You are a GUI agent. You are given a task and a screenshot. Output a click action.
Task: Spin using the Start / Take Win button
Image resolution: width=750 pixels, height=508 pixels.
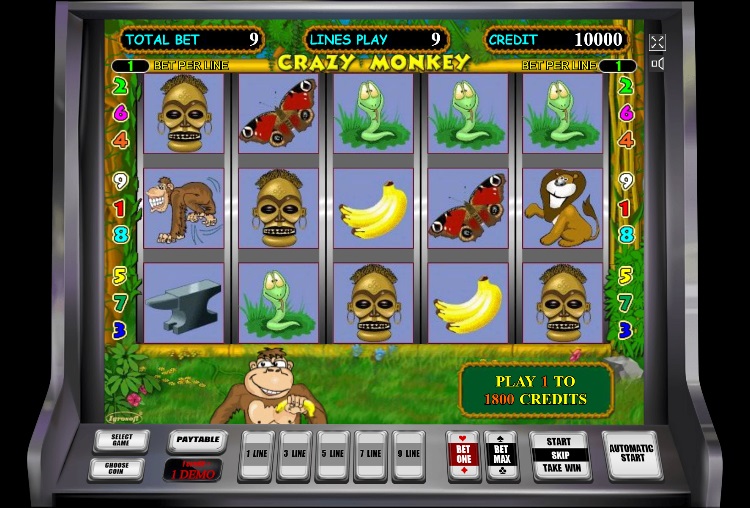coord(560,456)
